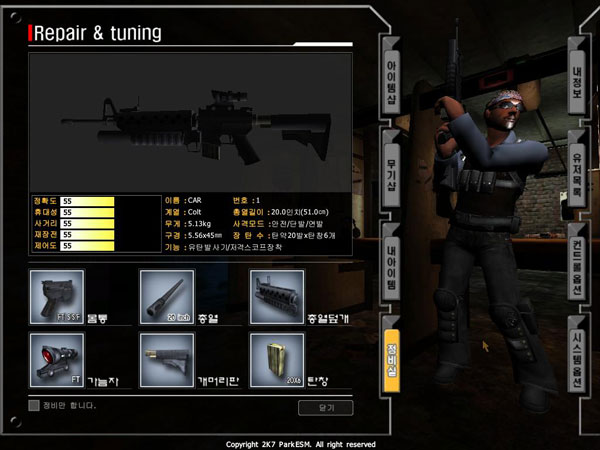Show the 내정보 my info tab
Viewport: 600px width, 450px height.
tap(576, 71)
